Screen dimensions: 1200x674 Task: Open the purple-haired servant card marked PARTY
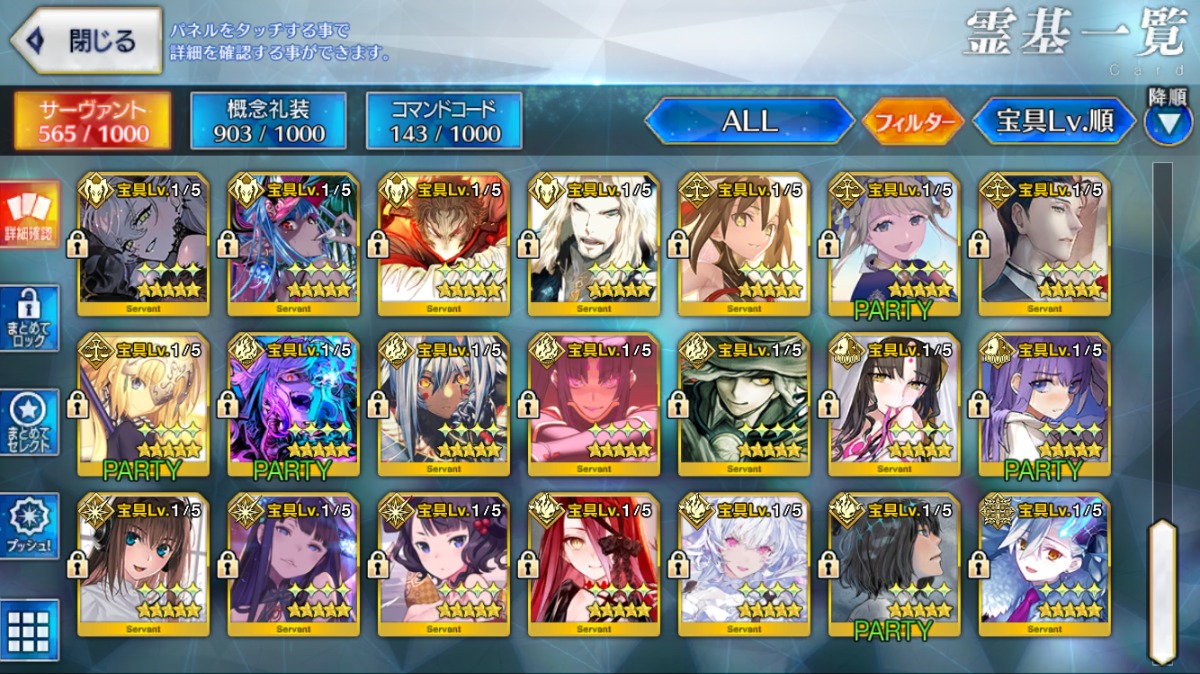point(1044,405)
